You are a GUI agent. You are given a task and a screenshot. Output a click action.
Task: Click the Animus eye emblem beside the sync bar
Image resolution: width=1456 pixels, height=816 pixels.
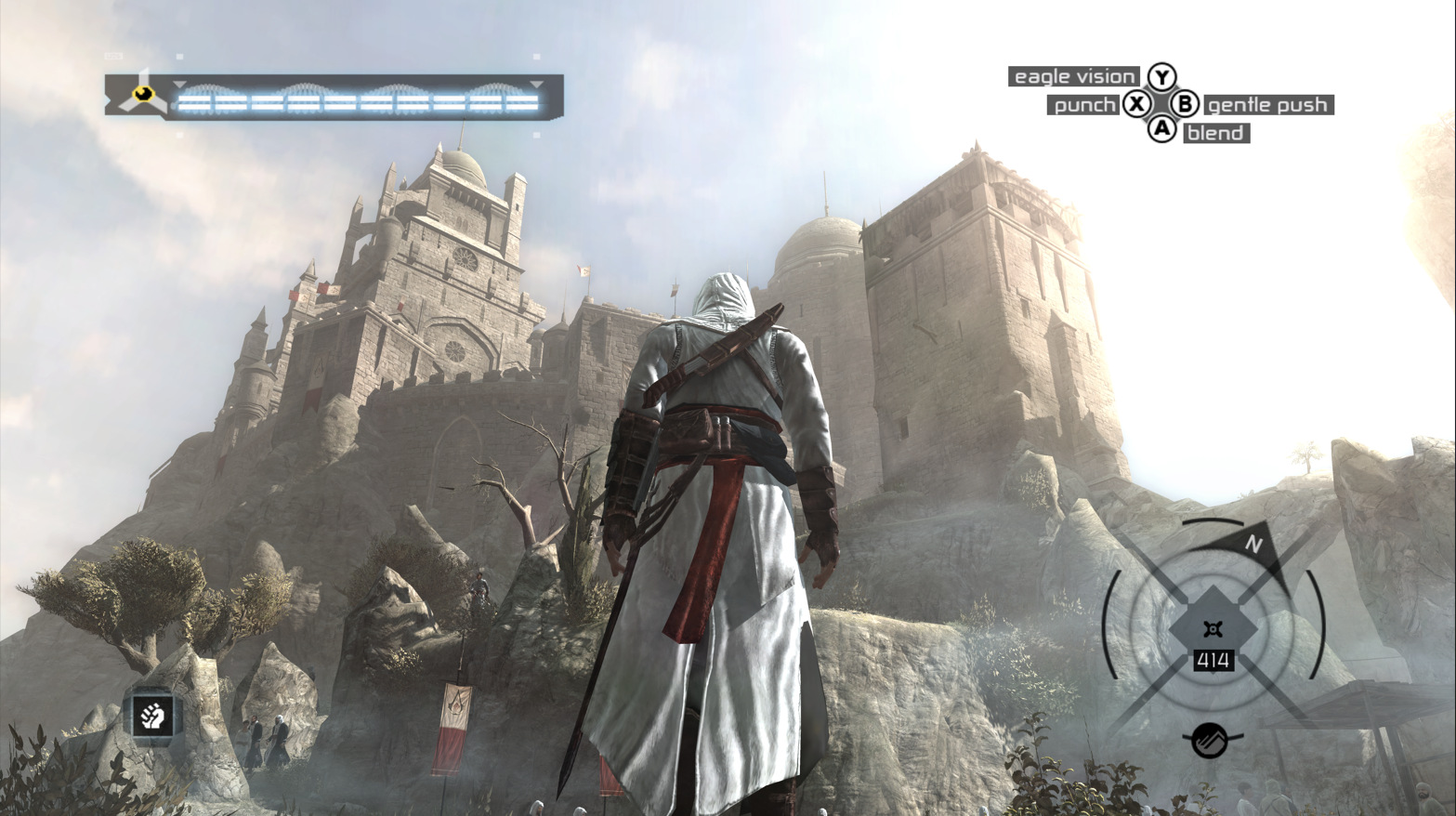tap(142, 93)
